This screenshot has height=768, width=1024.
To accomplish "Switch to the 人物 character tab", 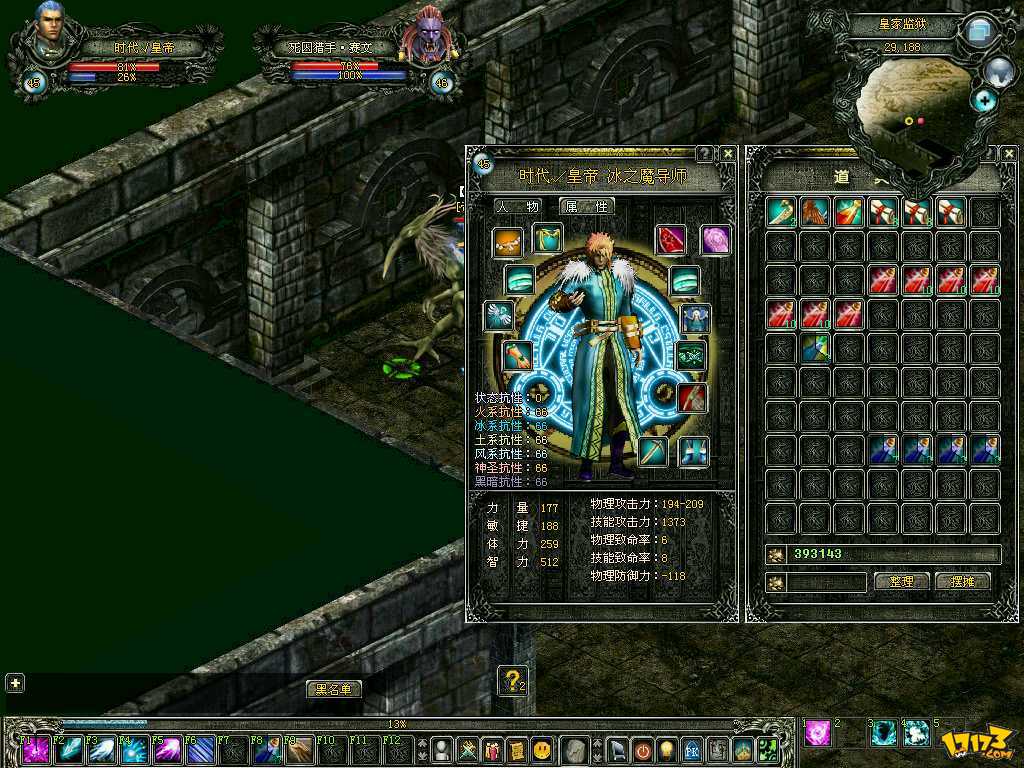I will click(519, 206).
